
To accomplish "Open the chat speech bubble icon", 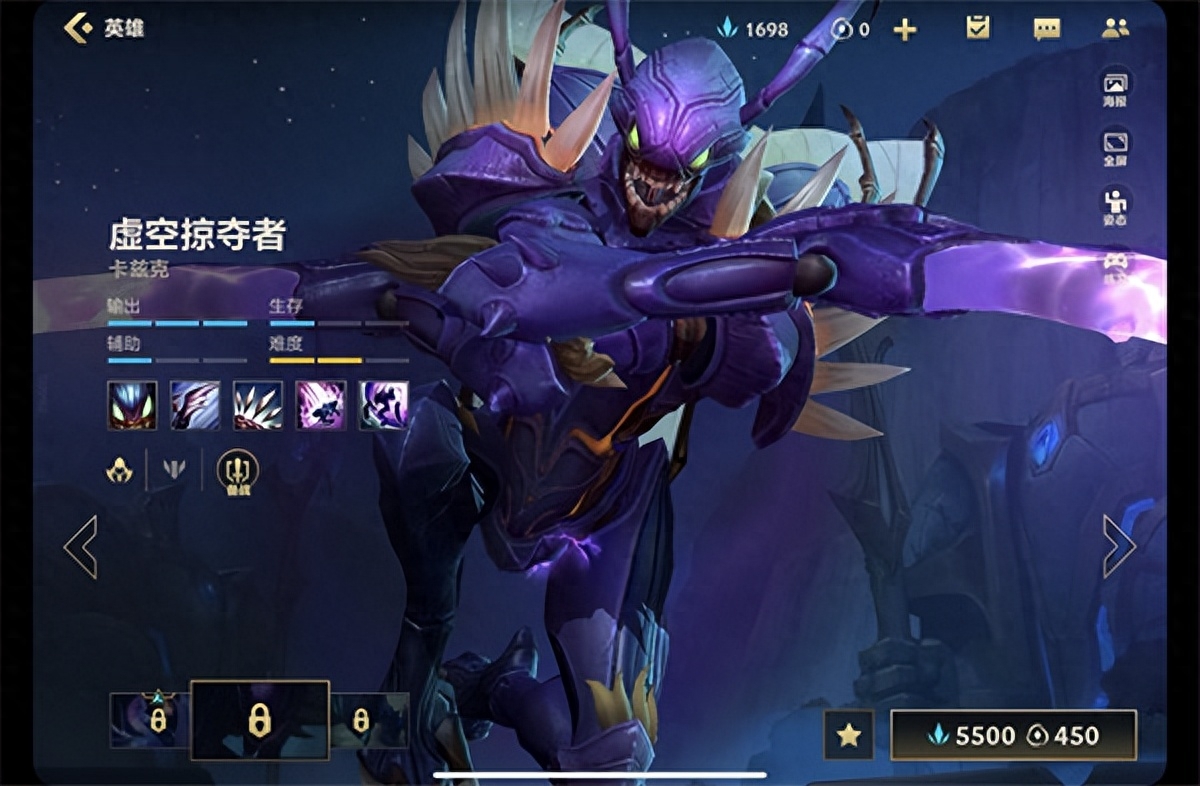I will pyautogui.click(x=1046, y=29).
